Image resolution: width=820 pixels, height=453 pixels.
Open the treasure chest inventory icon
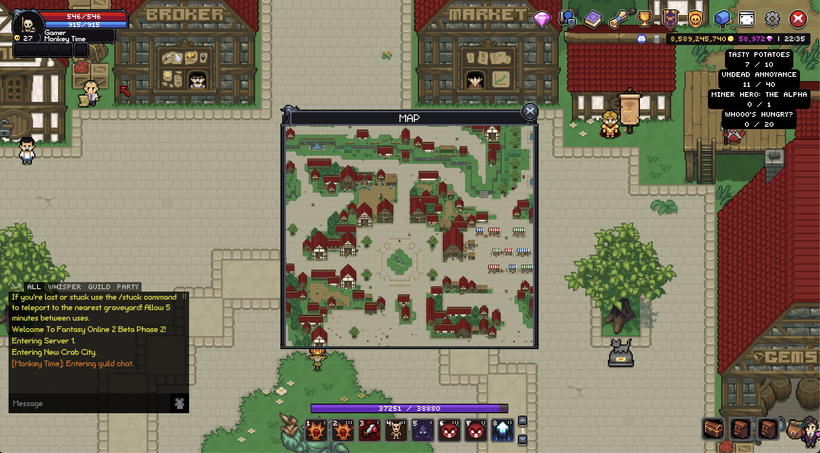click(713, 429)
